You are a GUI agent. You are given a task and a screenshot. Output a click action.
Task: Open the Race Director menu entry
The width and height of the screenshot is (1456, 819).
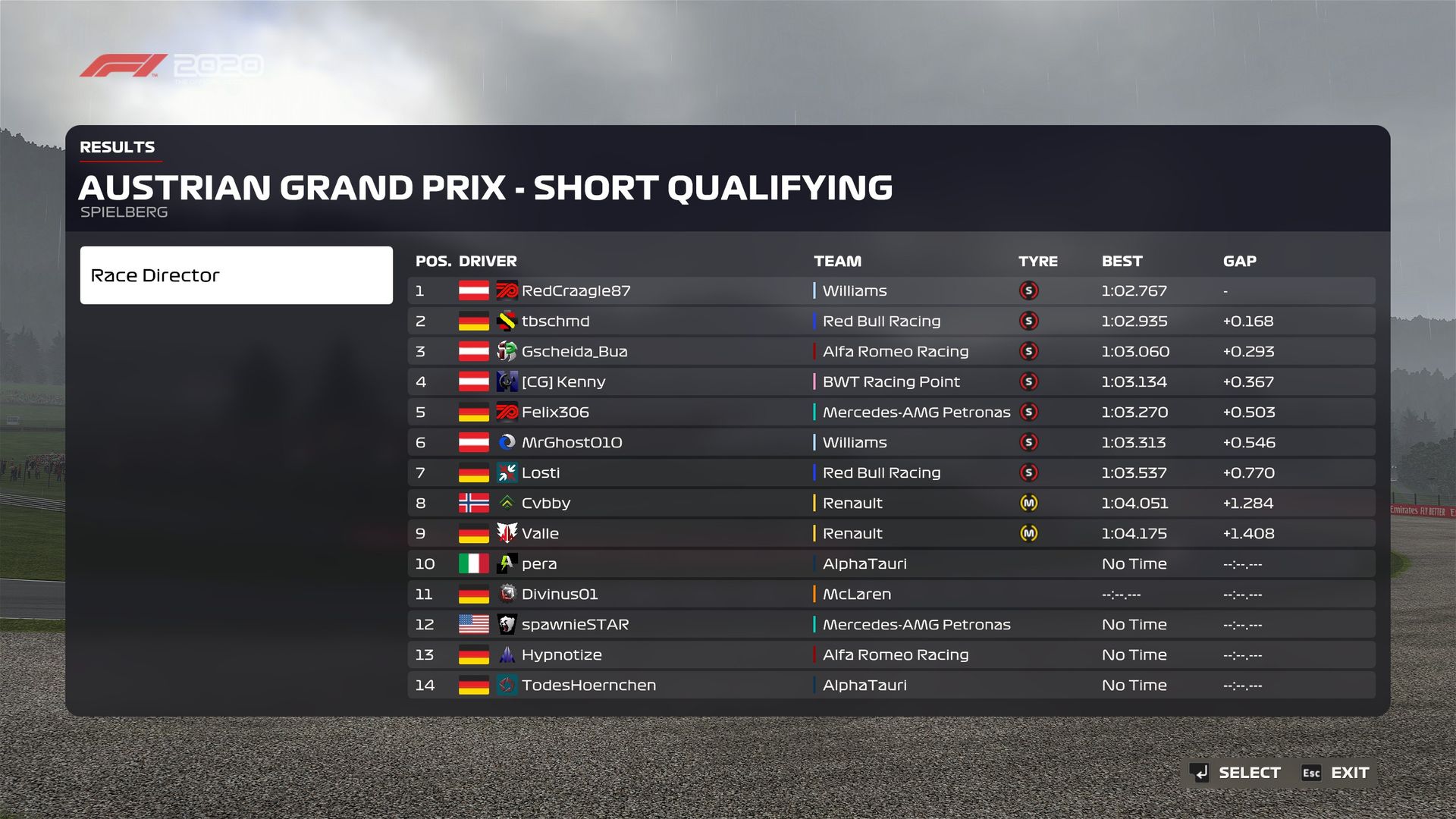[236, 275]
